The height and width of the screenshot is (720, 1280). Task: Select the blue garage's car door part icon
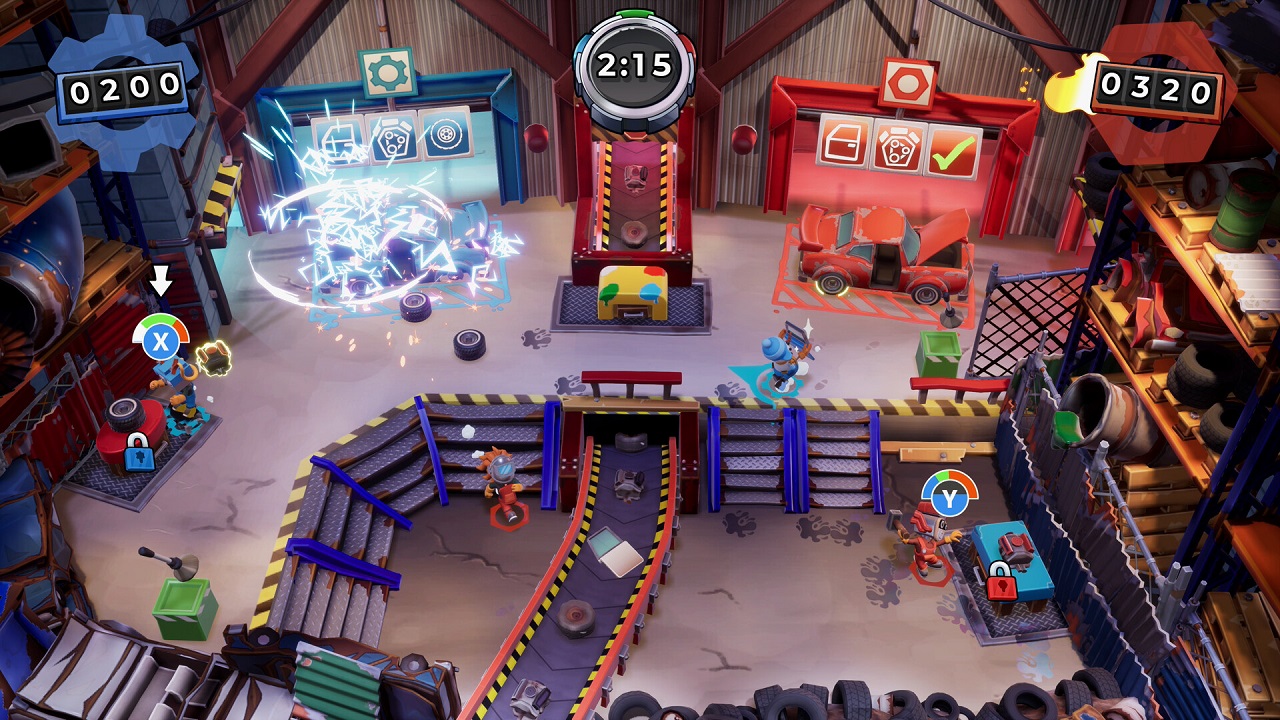click(x=337, y=141)
